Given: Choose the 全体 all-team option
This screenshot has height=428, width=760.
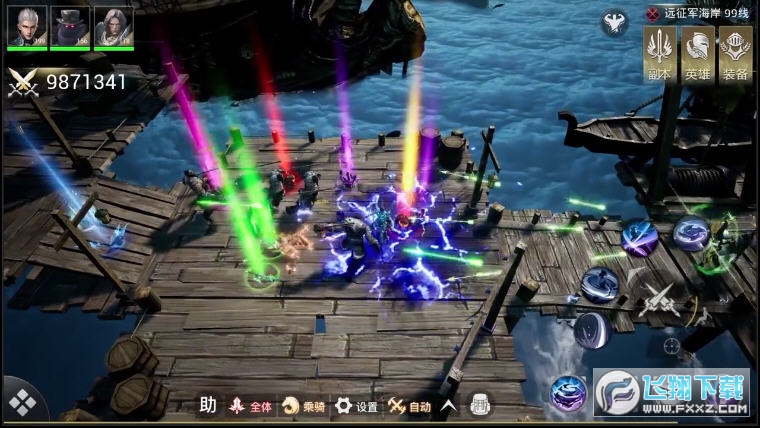Looking at the screenshot, I should point(250,406).
